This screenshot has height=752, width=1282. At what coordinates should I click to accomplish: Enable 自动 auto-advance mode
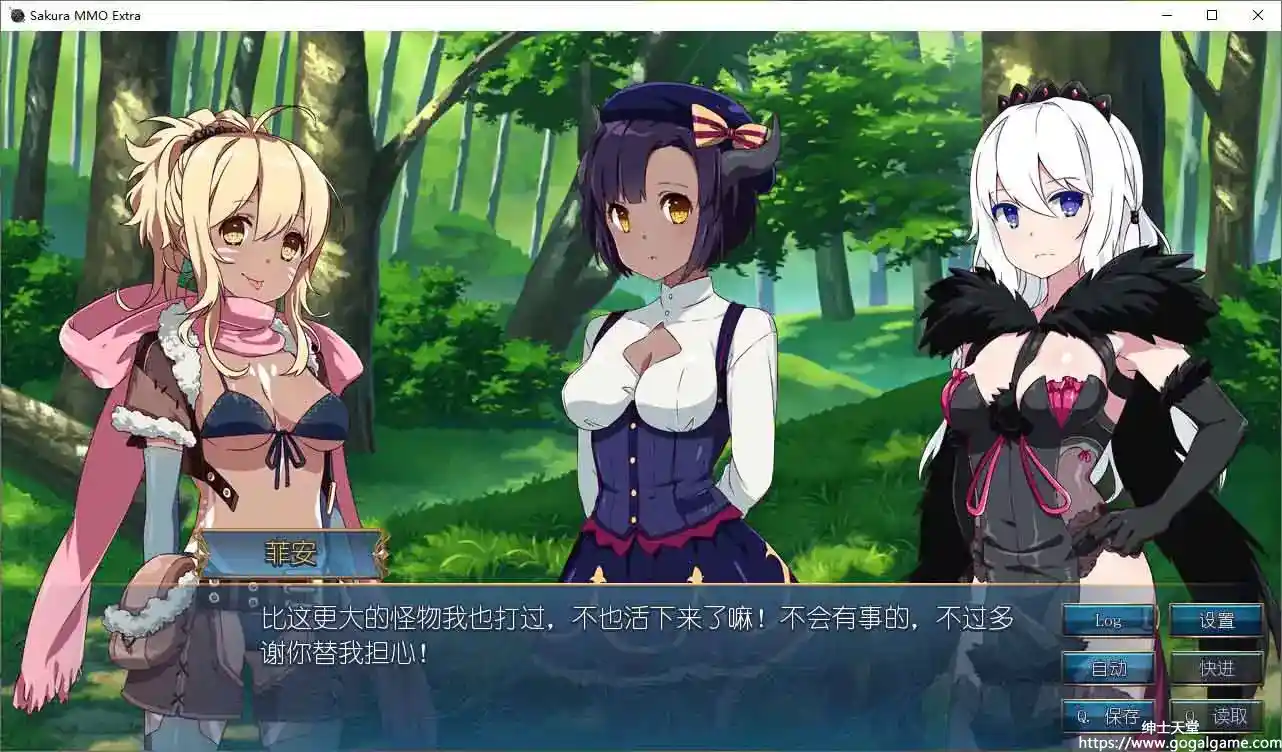(x=1108, y=668)
